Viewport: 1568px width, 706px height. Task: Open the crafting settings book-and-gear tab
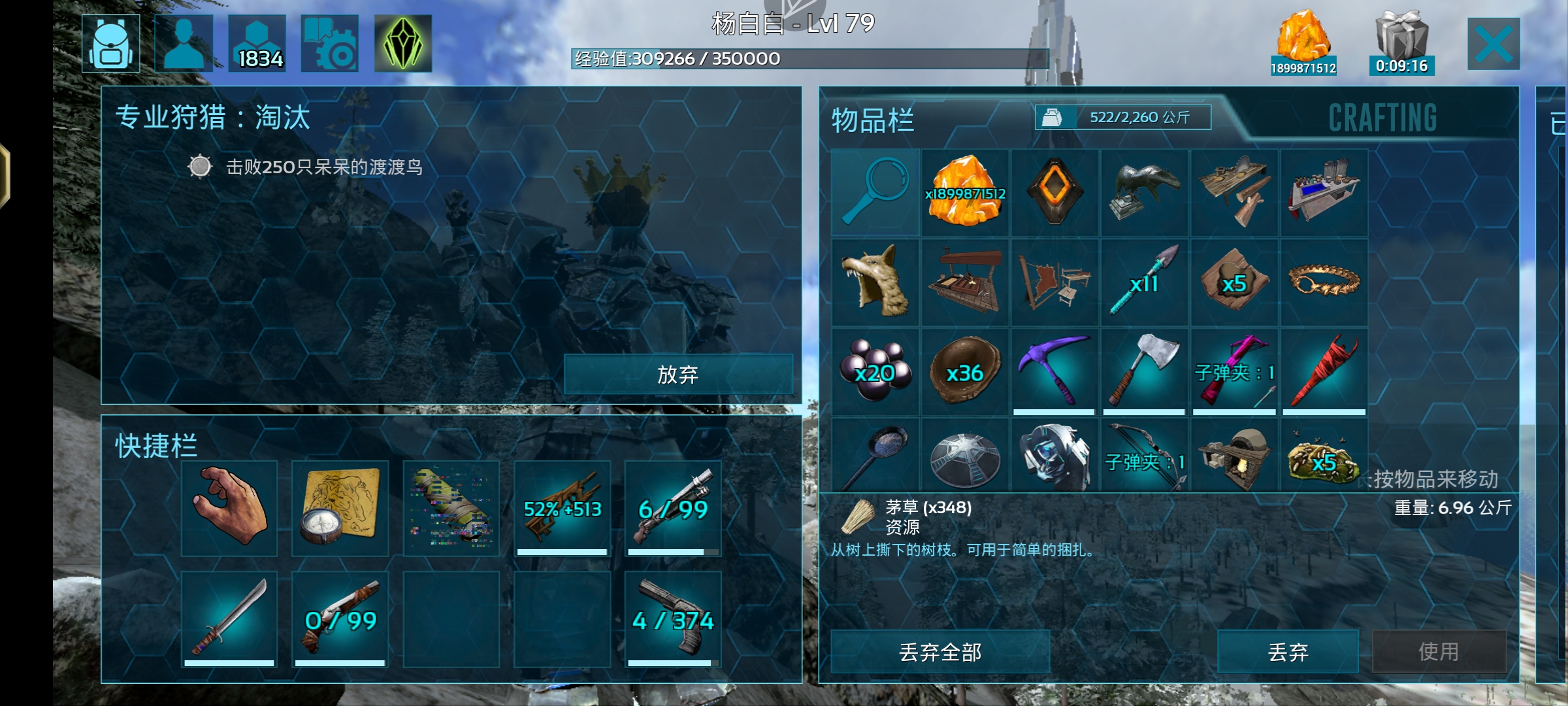(329, 44)
